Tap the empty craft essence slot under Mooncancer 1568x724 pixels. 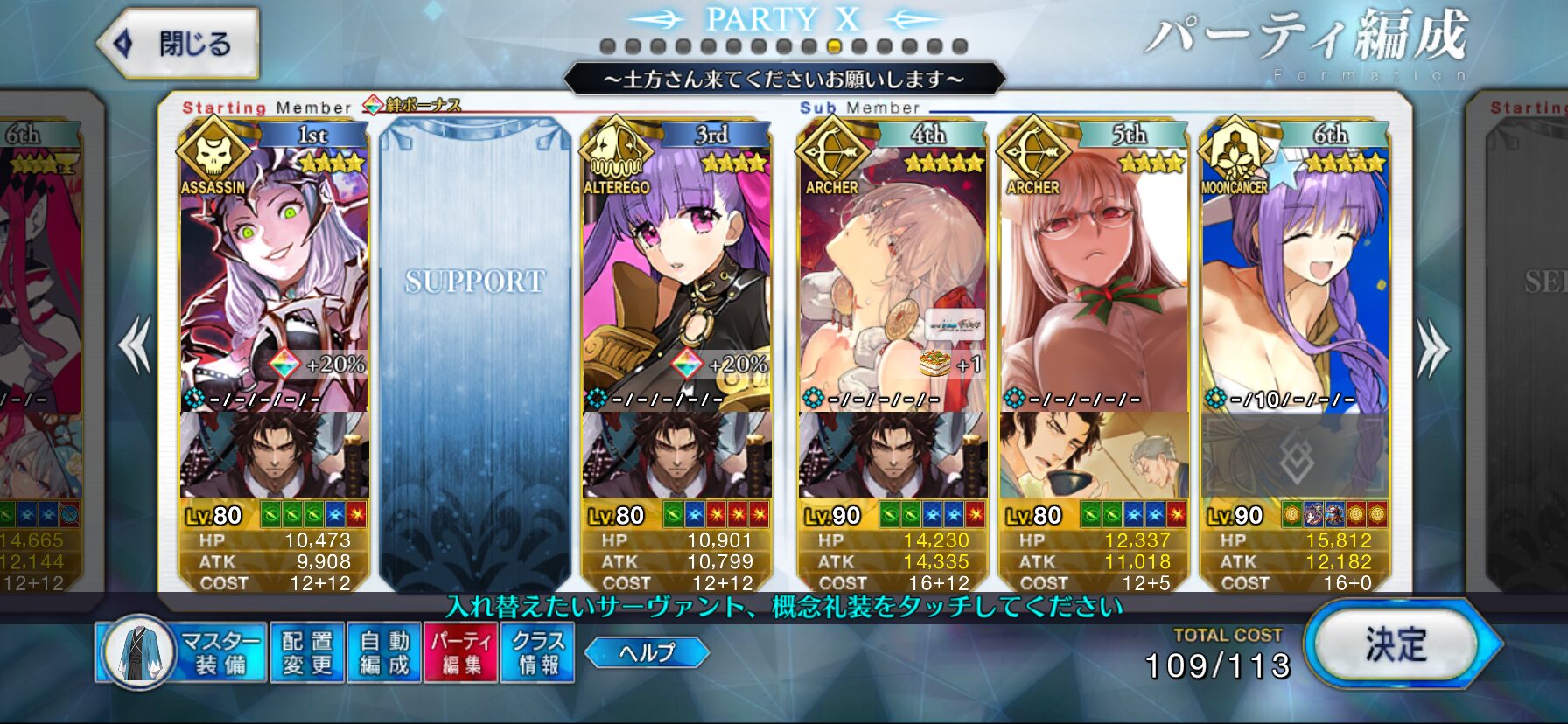tap(1295, 456)
